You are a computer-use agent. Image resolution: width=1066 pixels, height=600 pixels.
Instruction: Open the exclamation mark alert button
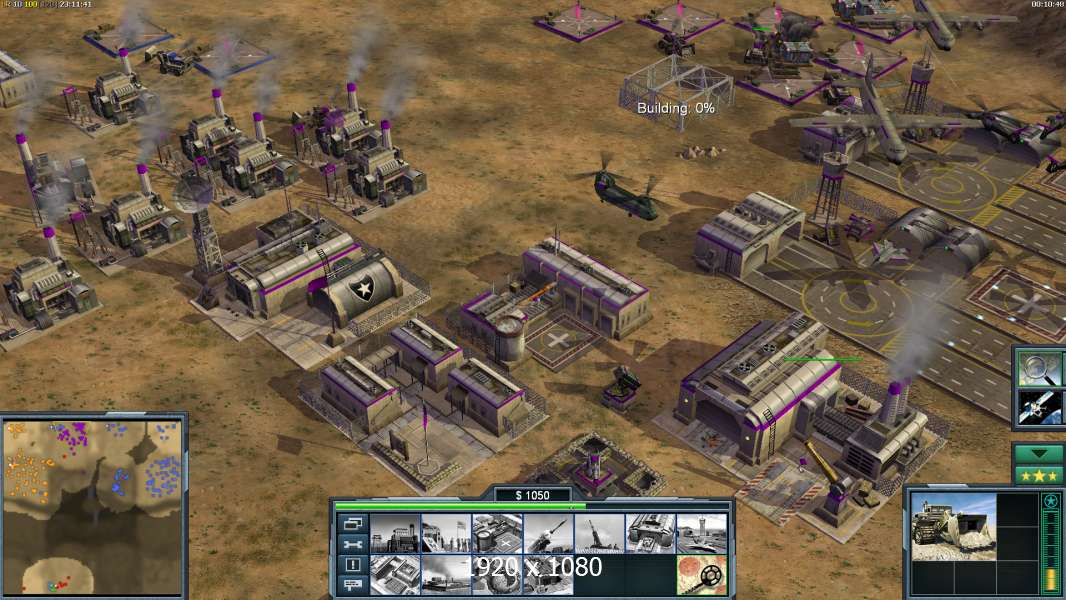tap(352, 565)
